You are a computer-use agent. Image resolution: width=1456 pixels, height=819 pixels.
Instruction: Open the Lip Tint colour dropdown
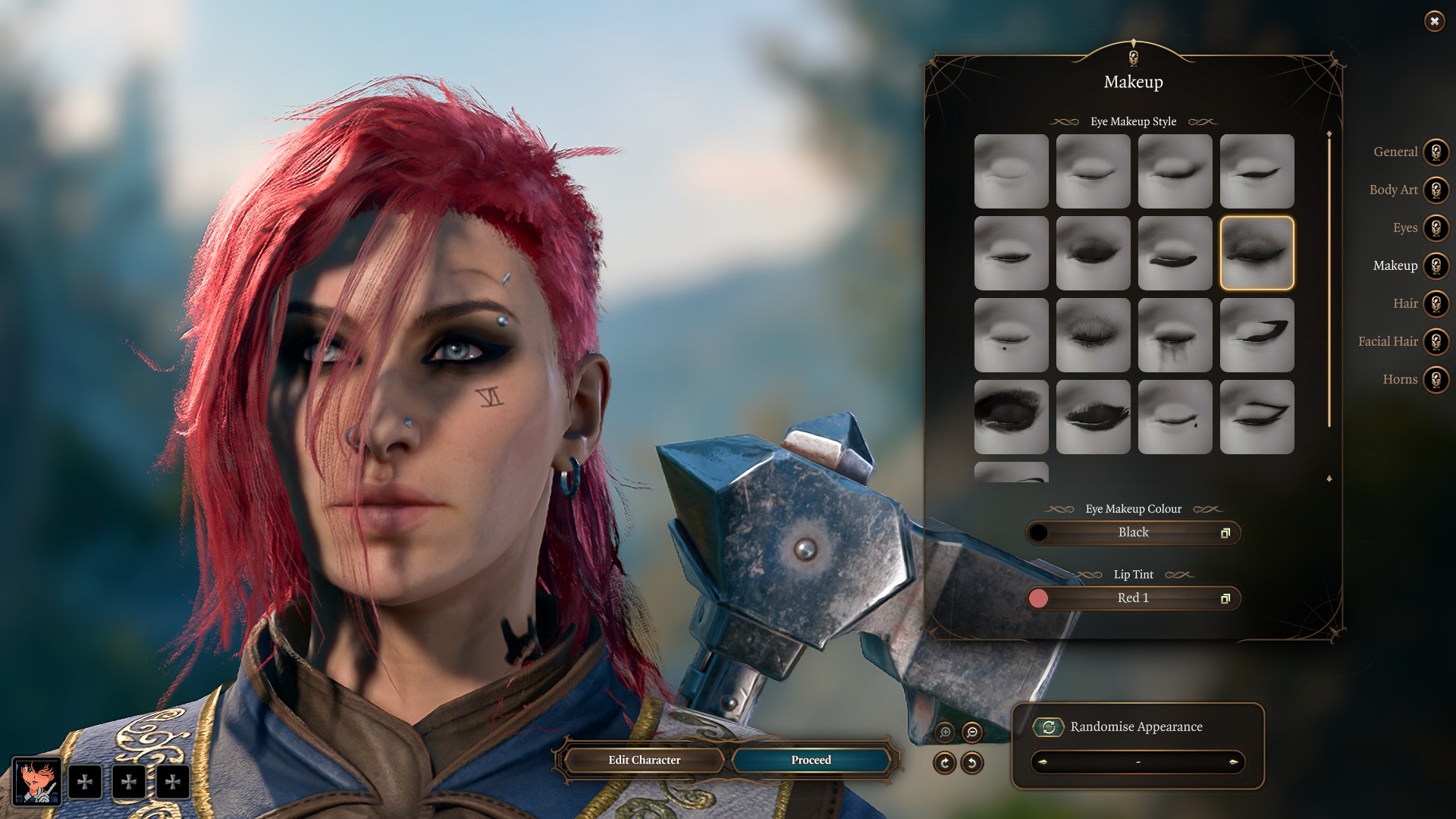pyautogui.click(x=1133, y=598)
